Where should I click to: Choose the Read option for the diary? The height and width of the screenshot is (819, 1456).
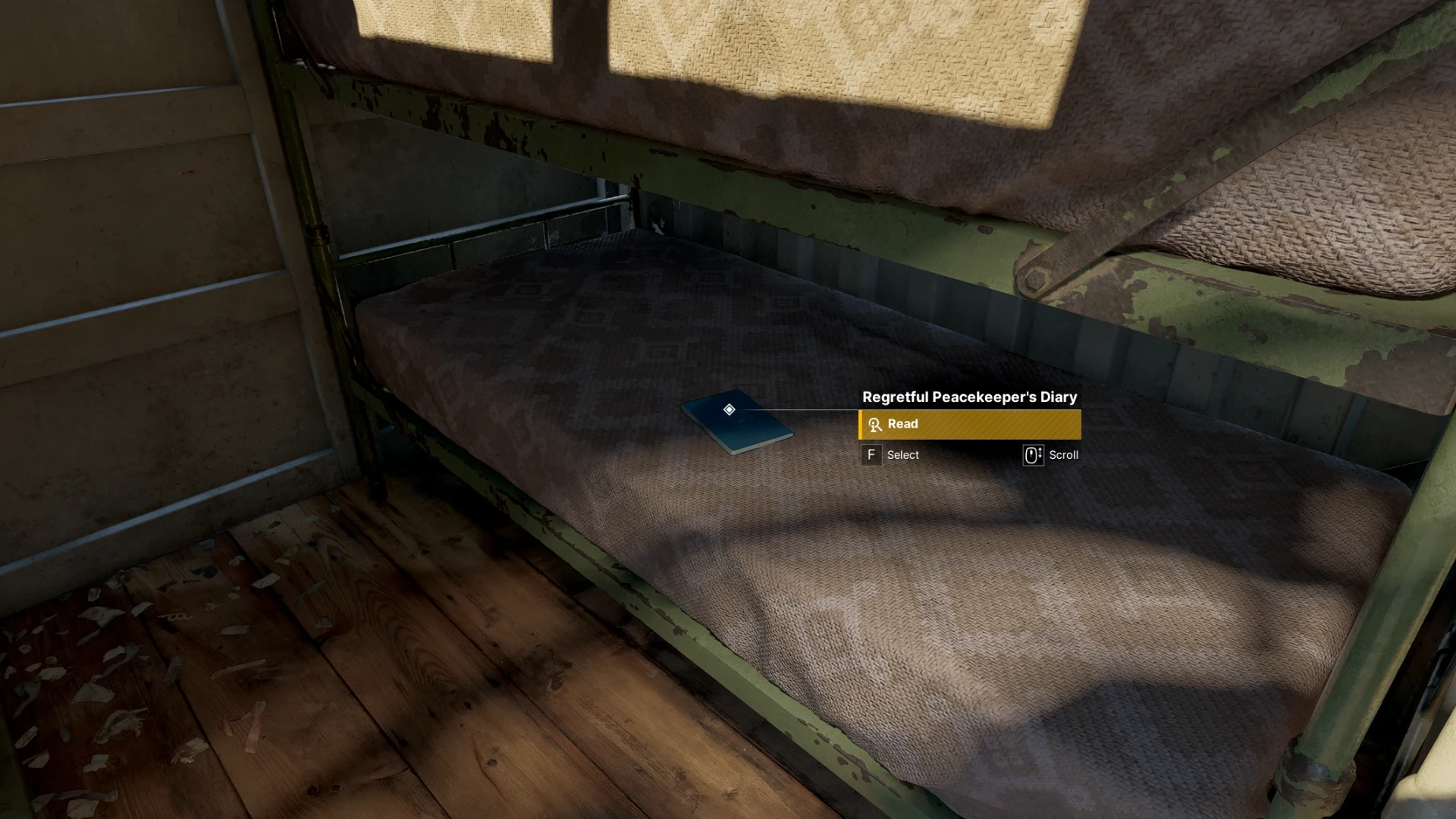969,425
